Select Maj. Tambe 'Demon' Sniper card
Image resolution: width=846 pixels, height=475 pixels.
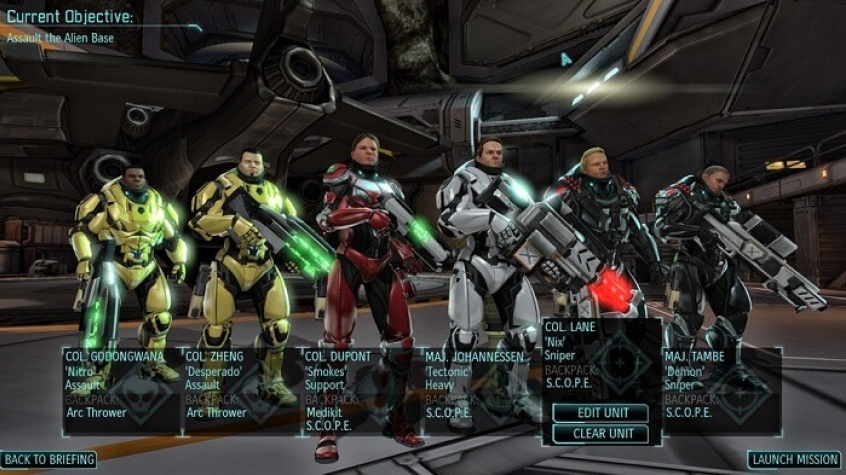720,390
